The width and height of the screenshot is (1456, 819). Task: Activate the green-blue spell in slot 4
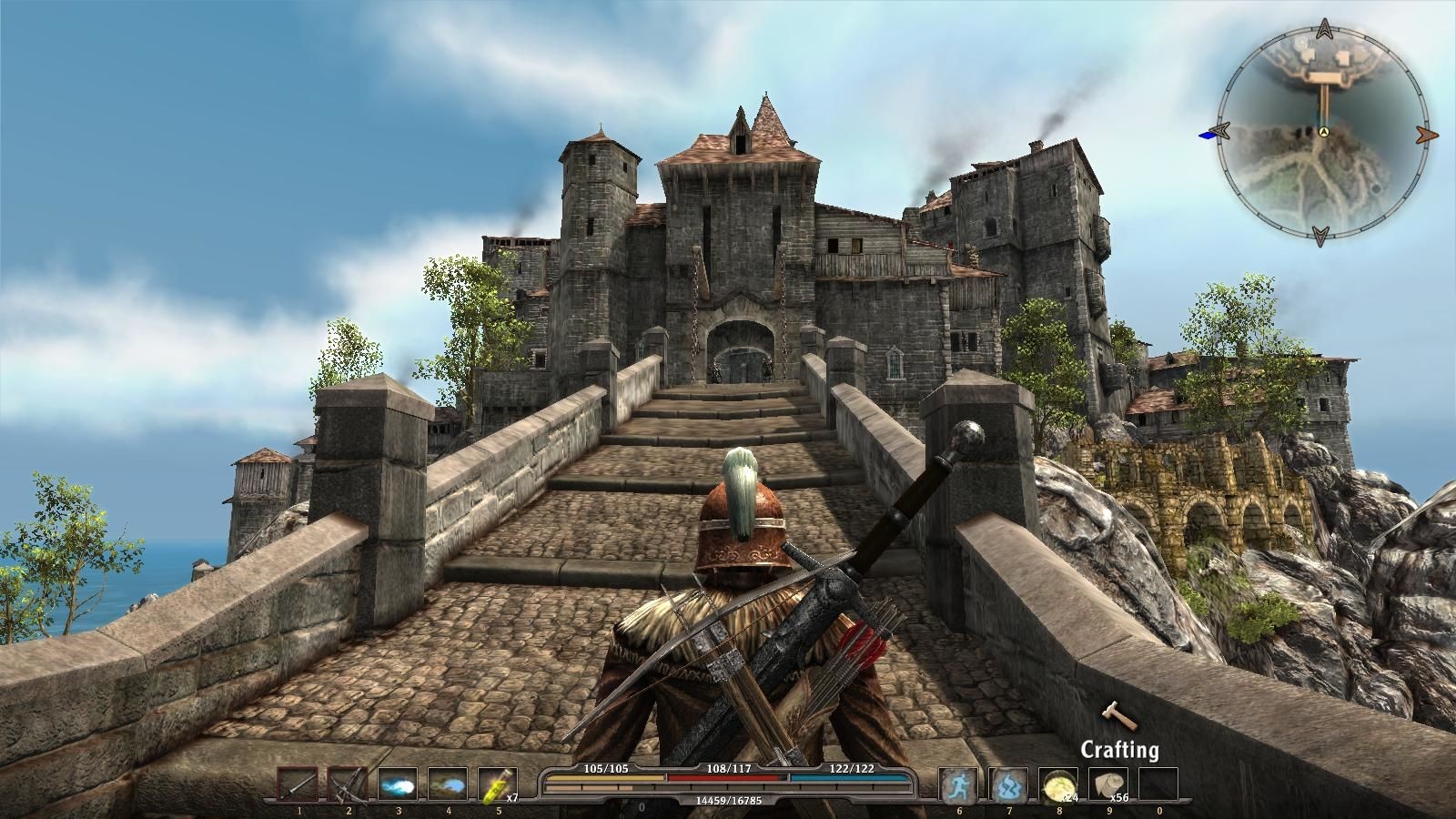(448, 784)
